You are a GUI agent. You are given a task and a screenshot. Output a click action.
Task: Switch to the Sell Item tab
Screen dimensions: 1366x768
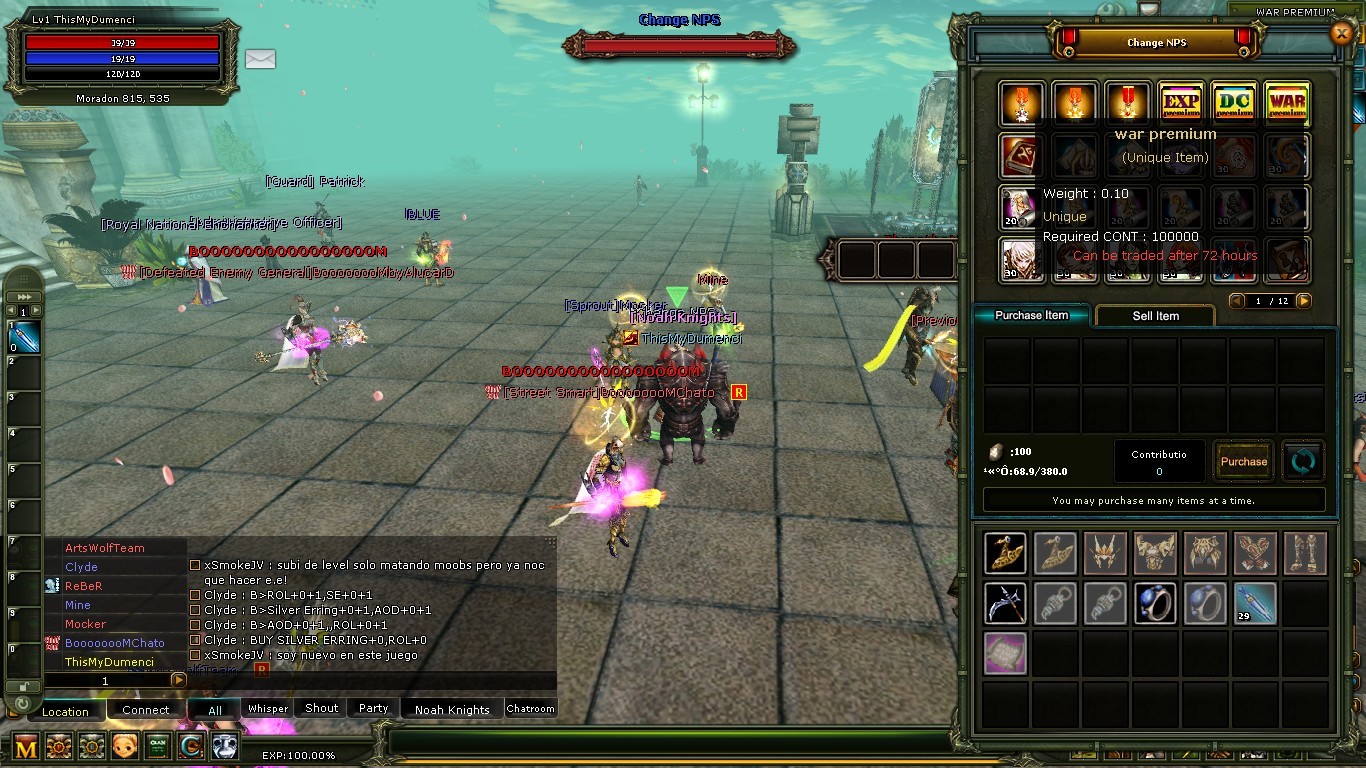point(1155,316)
